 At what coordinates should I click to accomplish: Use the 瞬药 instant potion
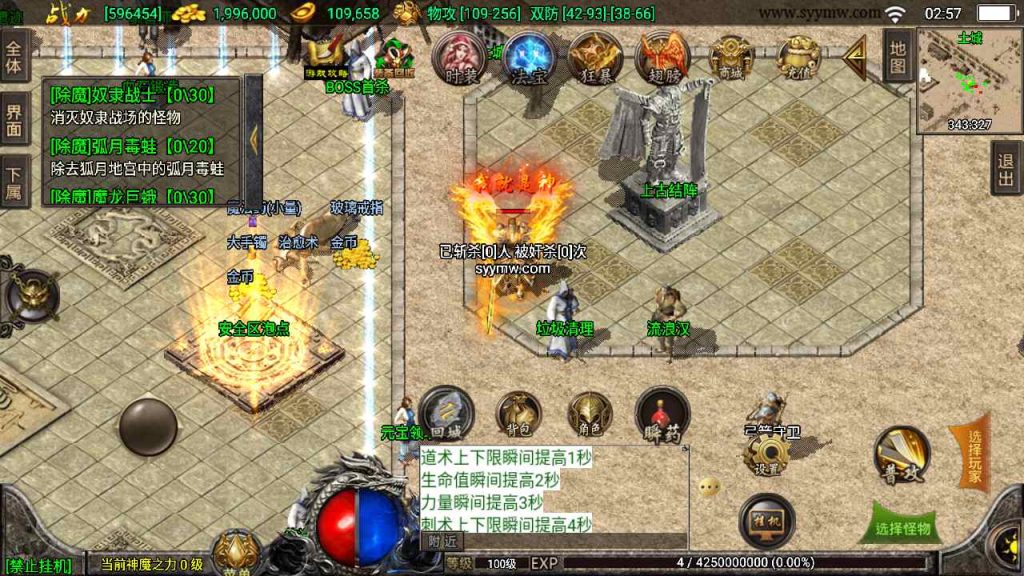[x=661, y=414]
